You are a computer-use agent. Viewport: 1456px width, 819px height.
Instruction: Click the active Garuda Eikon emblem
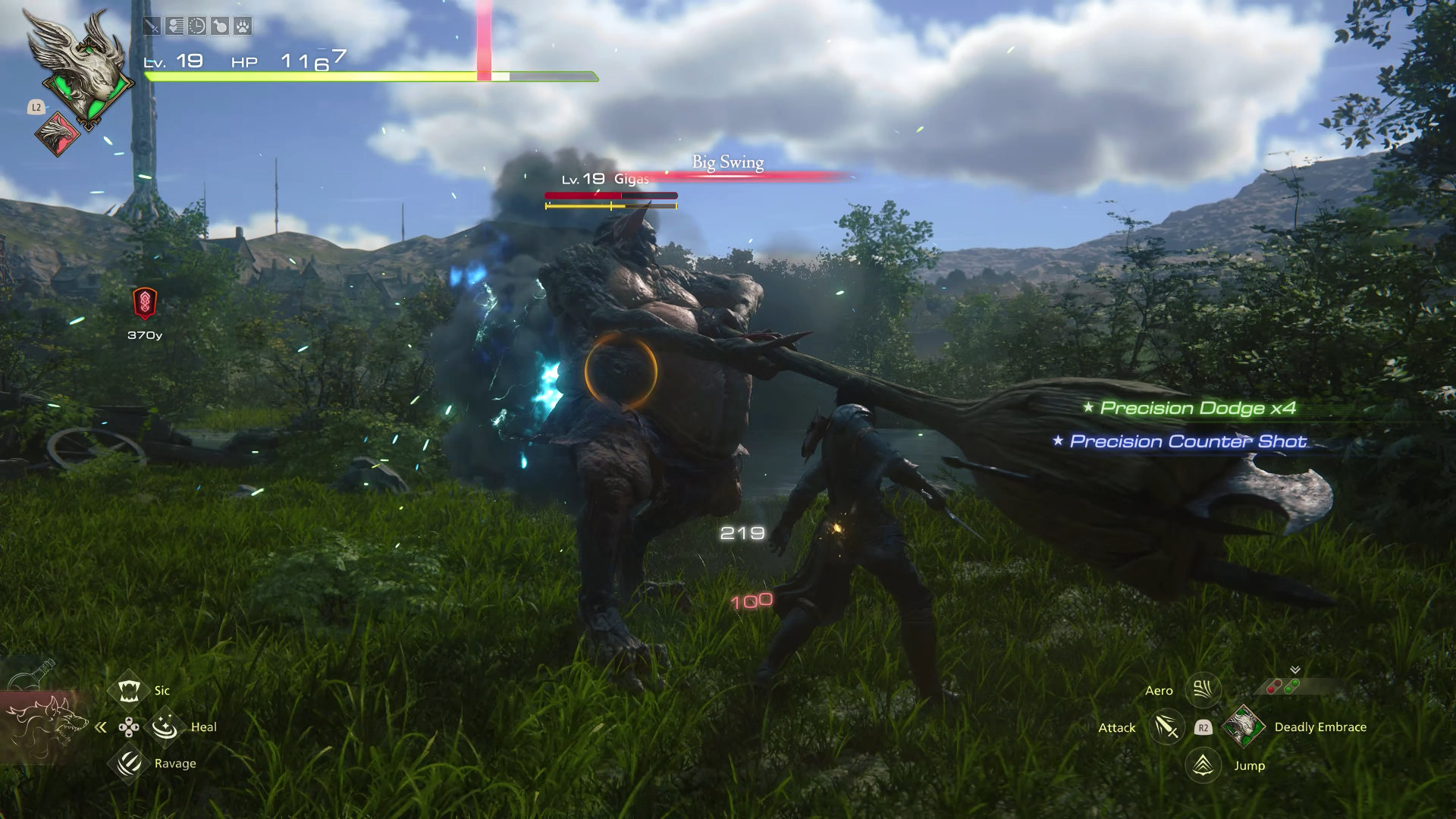pyautogui.click(x=77, y=68)
